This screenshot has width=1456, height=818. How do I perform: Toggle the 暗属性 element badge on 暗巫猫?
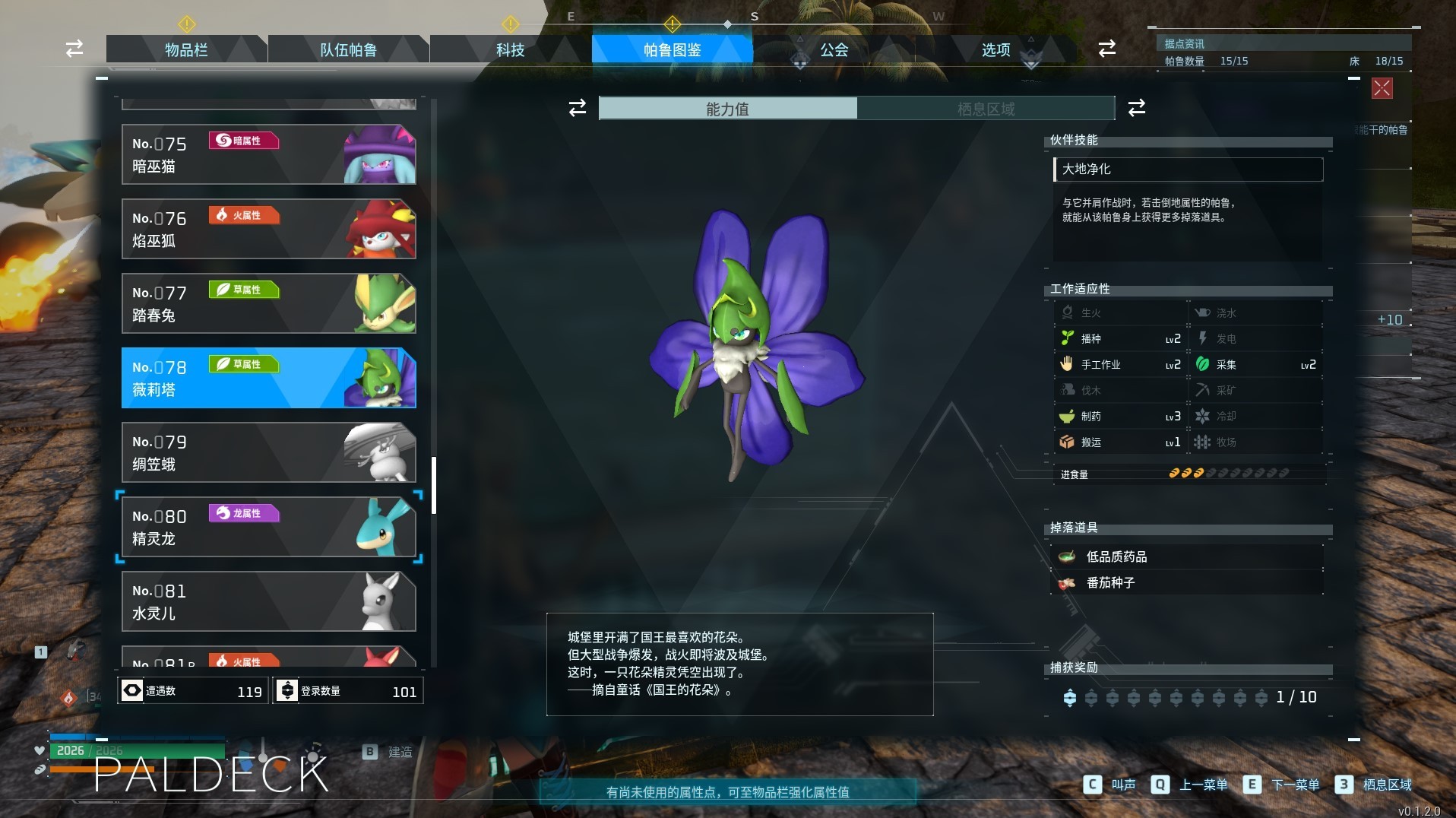(x=243, y=141)
